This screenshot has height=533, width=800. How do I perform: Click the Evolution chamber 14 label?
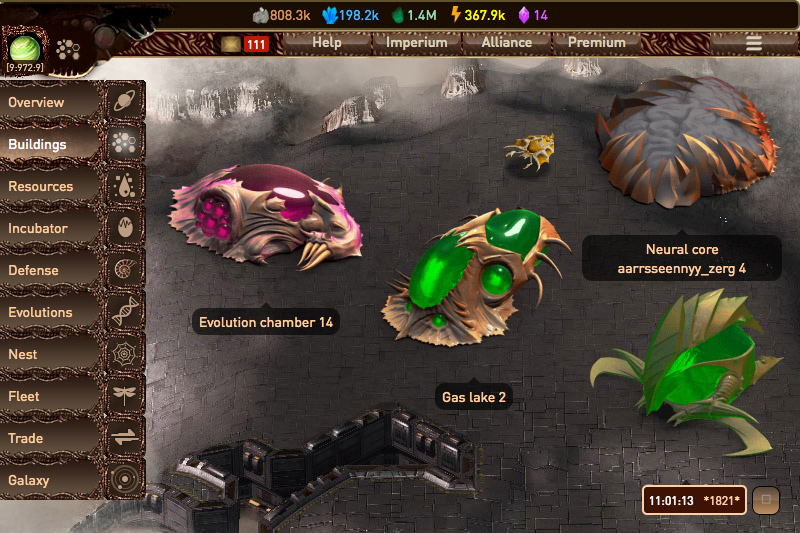265,322
